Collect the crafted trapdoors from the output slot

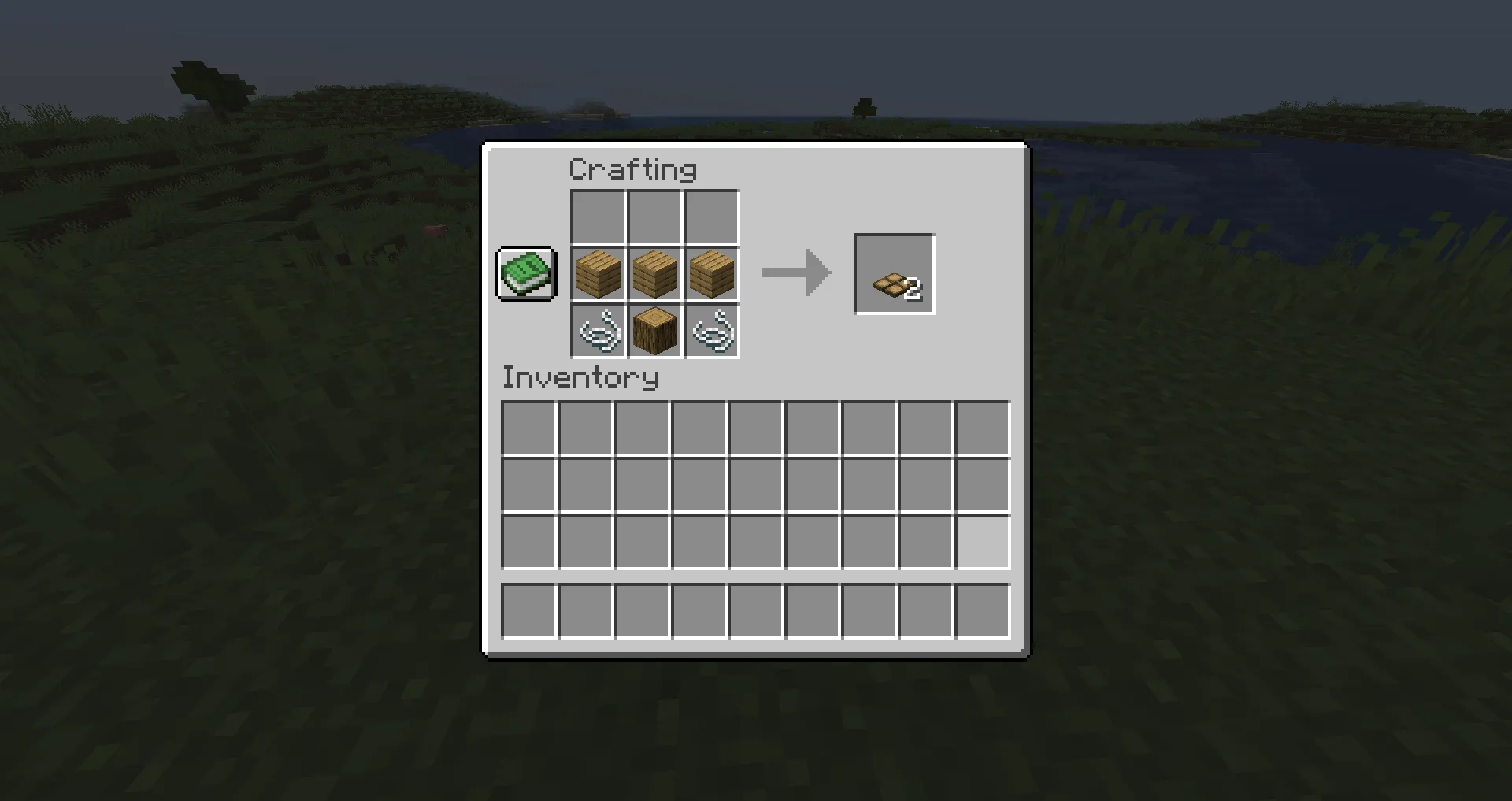click(x=894, y=274)
